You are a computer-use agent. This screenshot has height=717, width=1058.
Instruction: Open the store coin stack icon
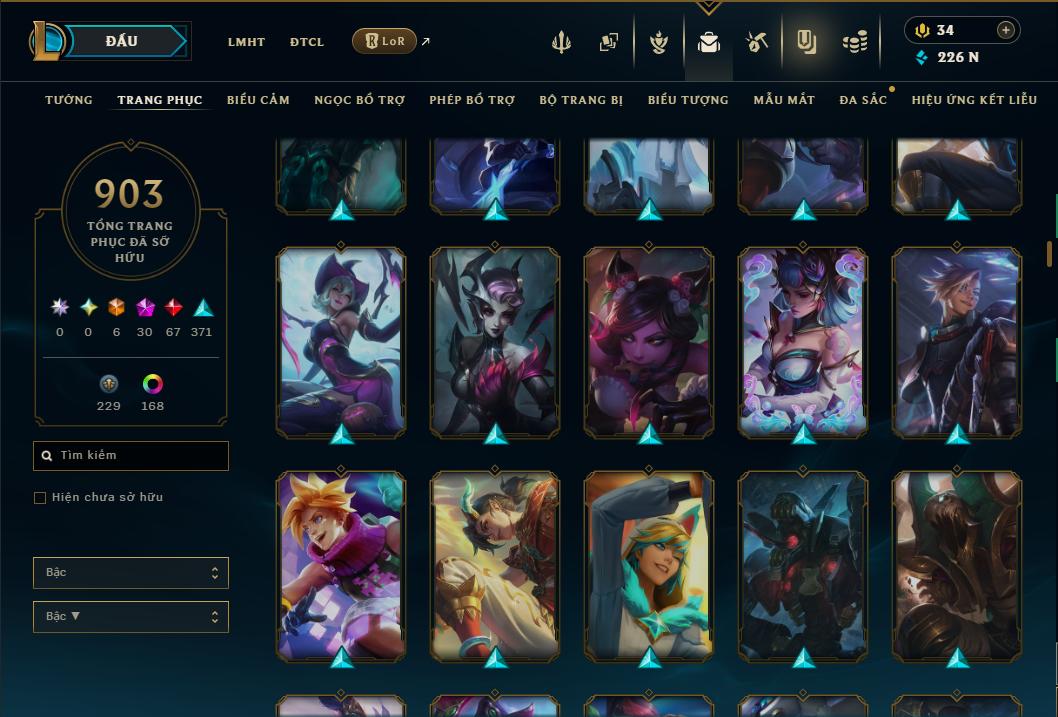pos(854,42)
